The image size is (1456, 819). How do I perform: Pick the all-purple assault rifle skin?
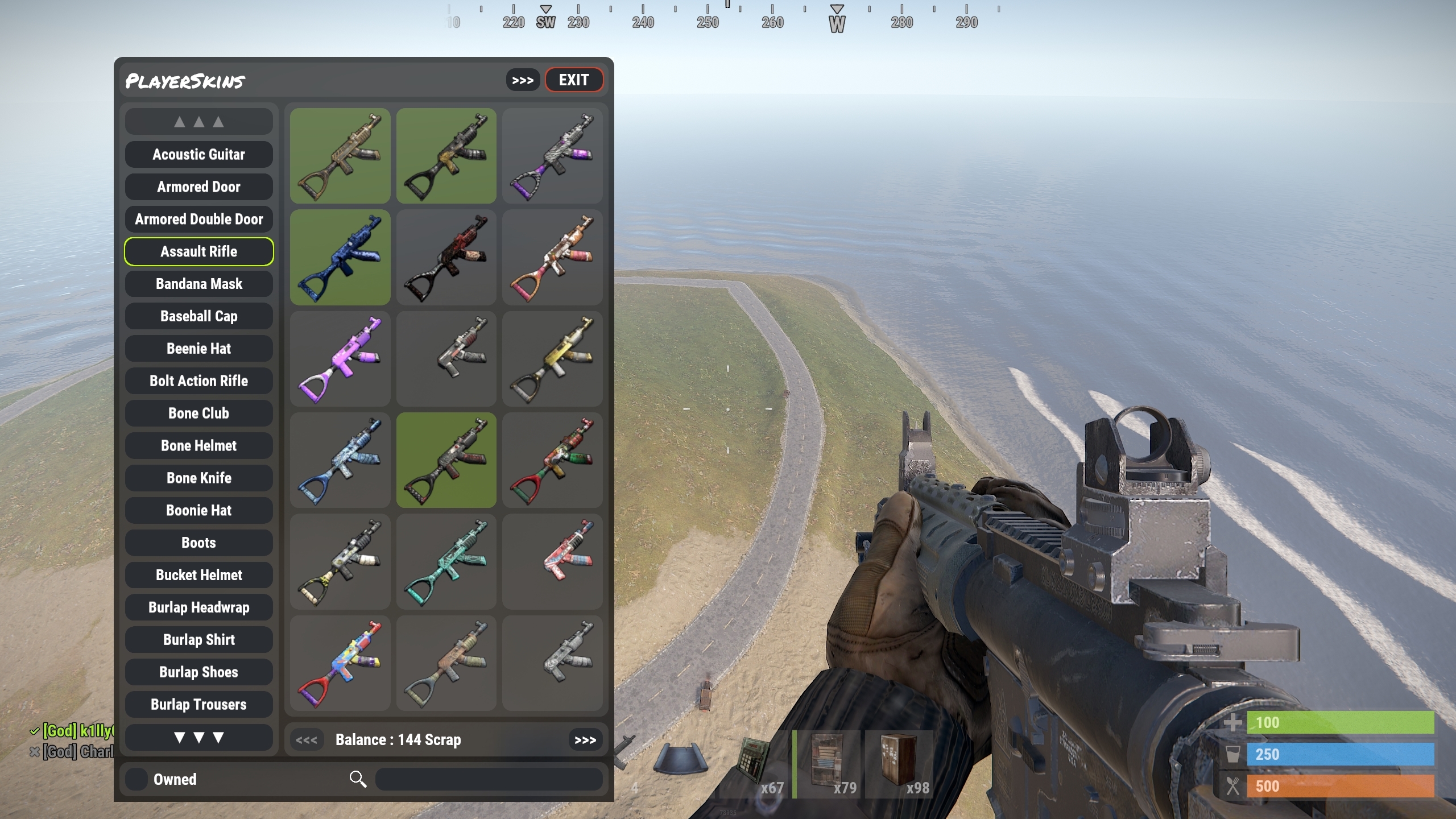pyautogui.click(x=340, y=359)
